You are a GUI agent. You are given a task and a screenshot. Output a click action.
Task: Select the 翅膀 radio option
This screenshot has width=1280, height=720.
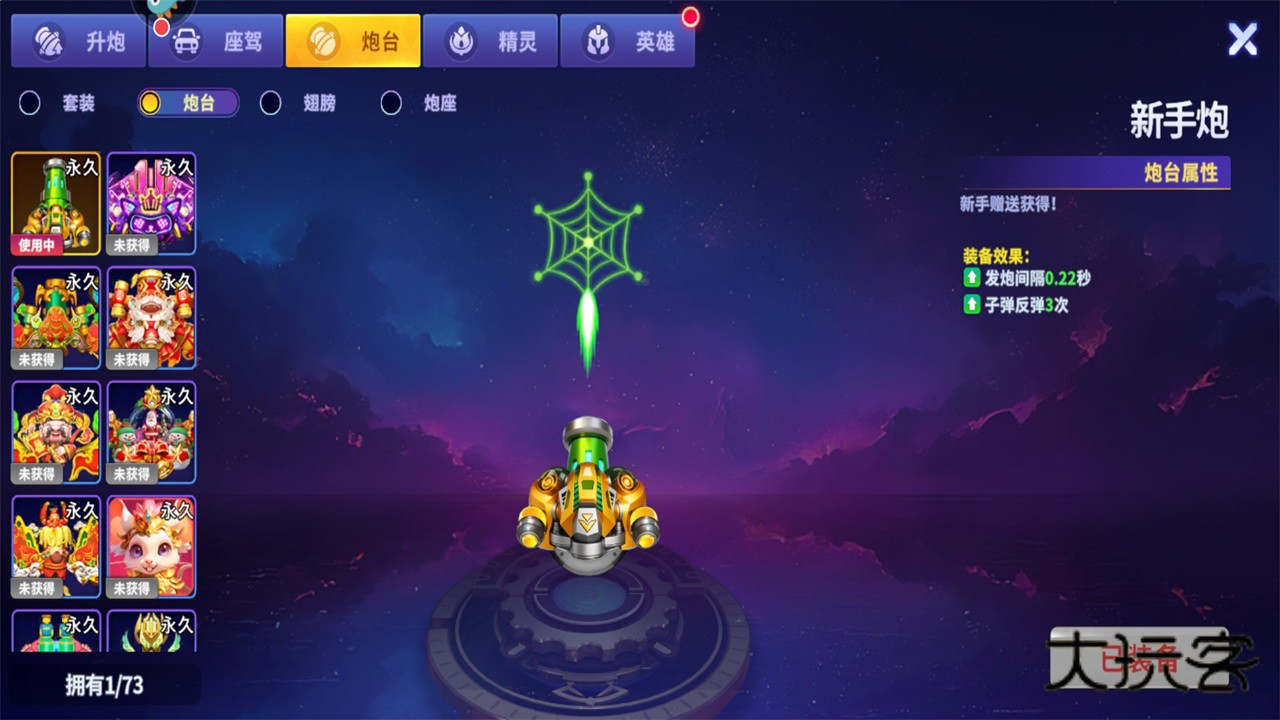[270, 103]
